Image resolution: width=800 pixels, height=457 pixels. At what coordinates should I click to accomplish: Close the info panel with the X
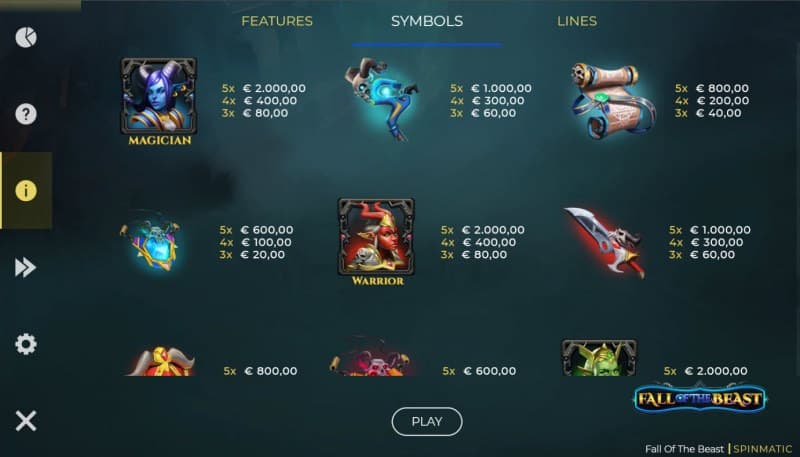[26, 420]
